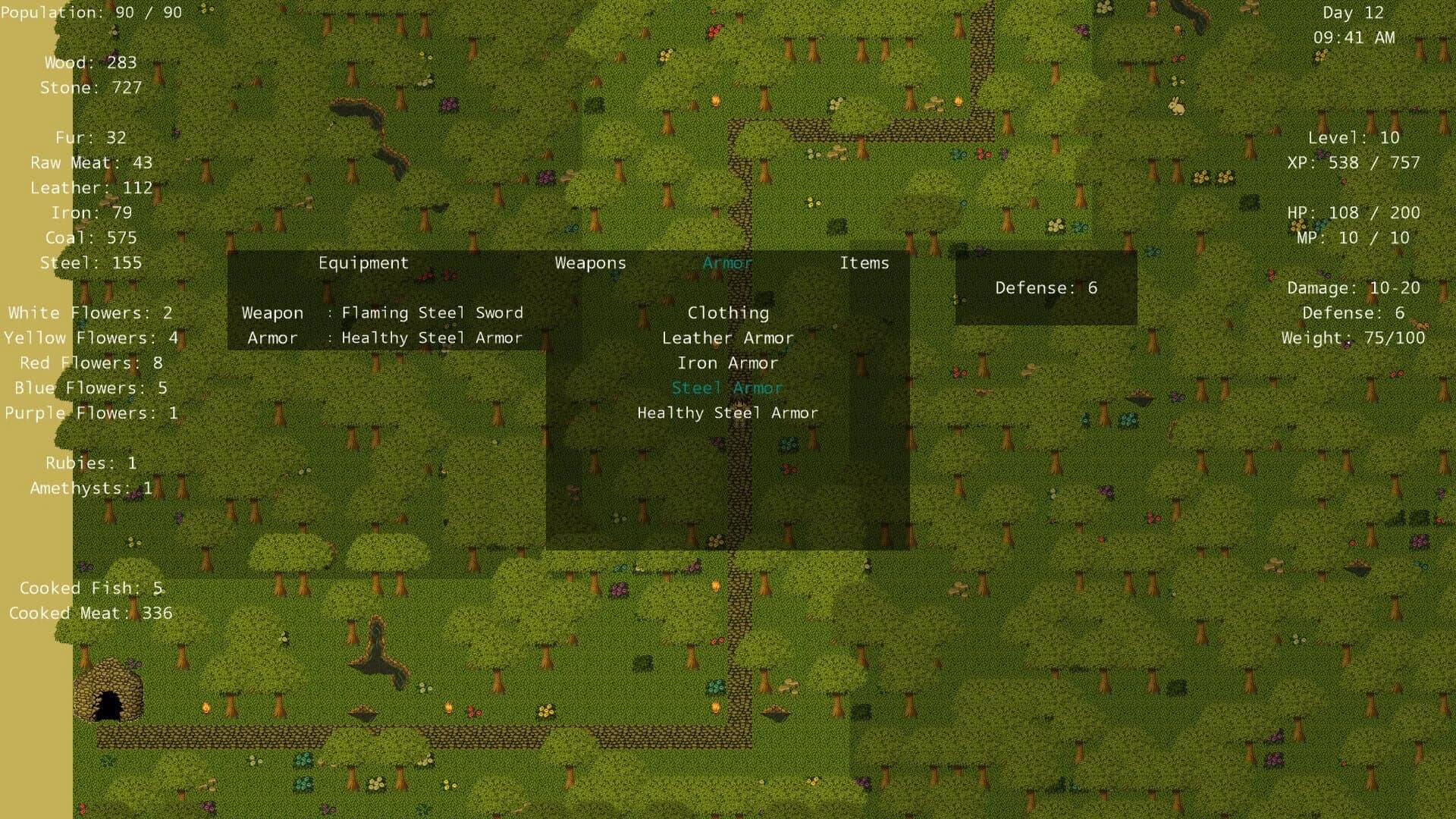Select the Equipment tab

(x=364, y=263)
